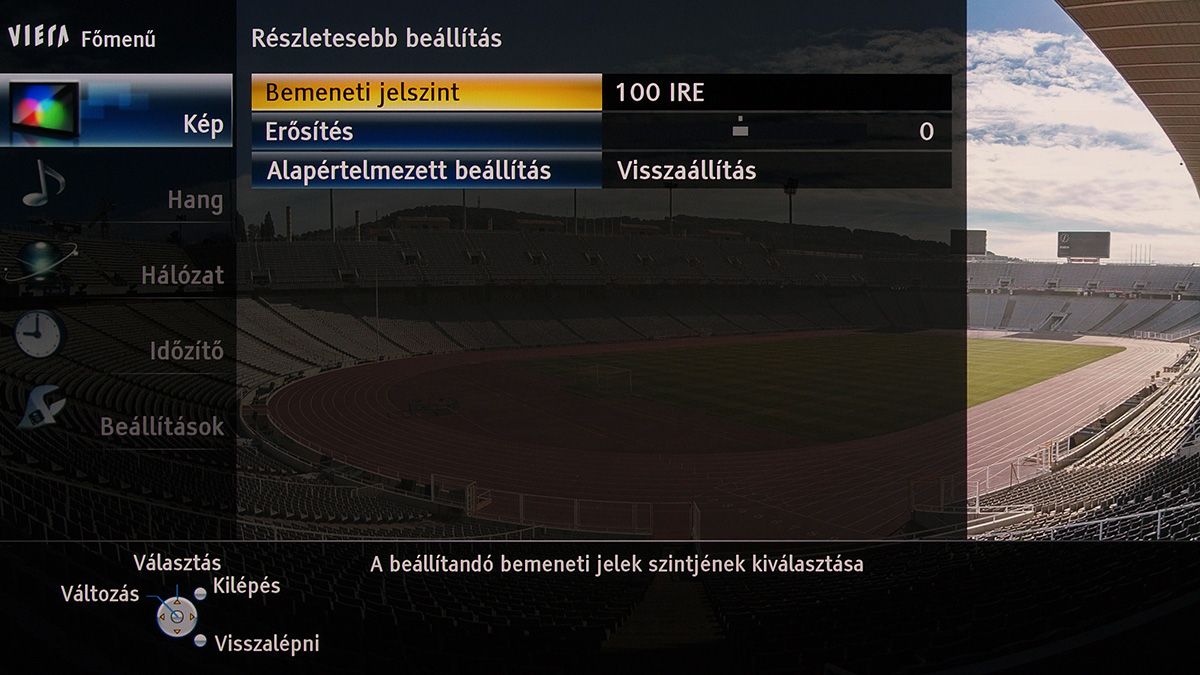Select the Alapértelmezett beállítás row
The image size is (1200, 675).
pyautogui.click(x=426, y=170)
